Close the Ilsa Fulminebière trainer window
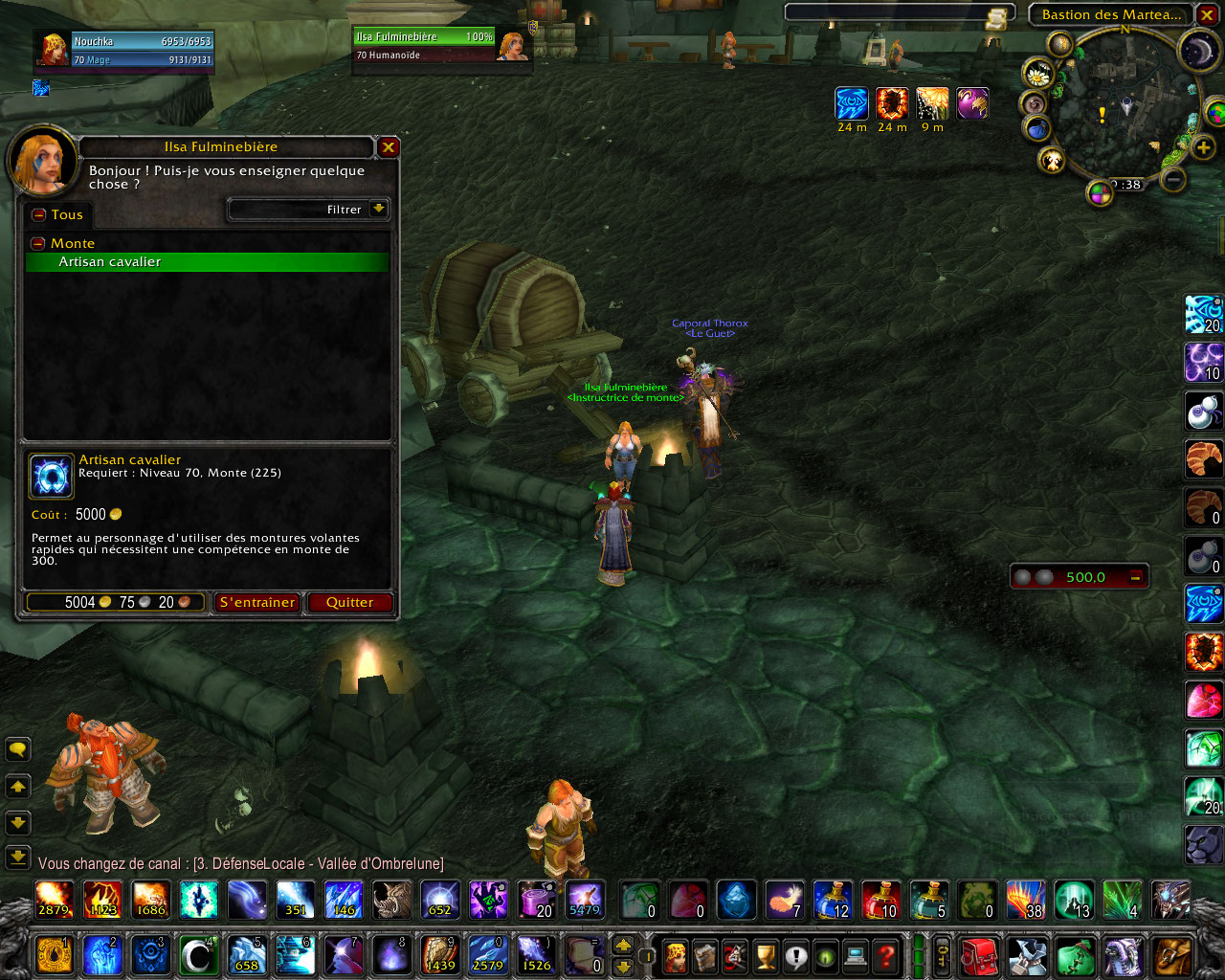 pos(388,147)
